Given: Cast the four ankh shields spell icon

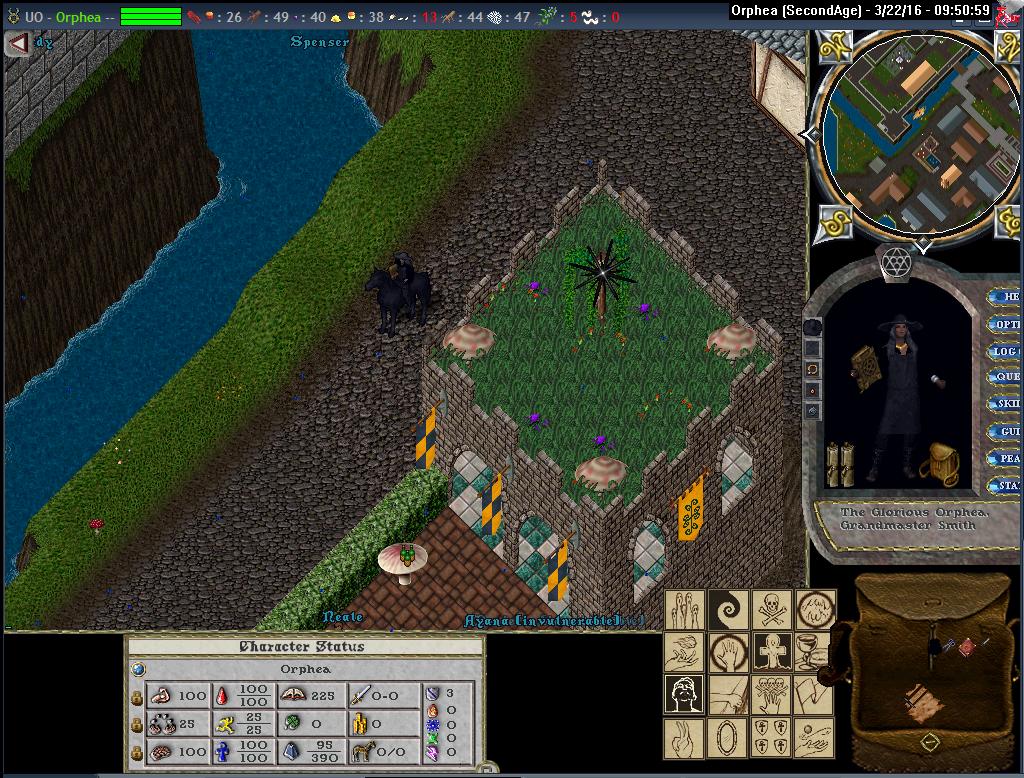Looking at the screenshot, I should [771, 738].
